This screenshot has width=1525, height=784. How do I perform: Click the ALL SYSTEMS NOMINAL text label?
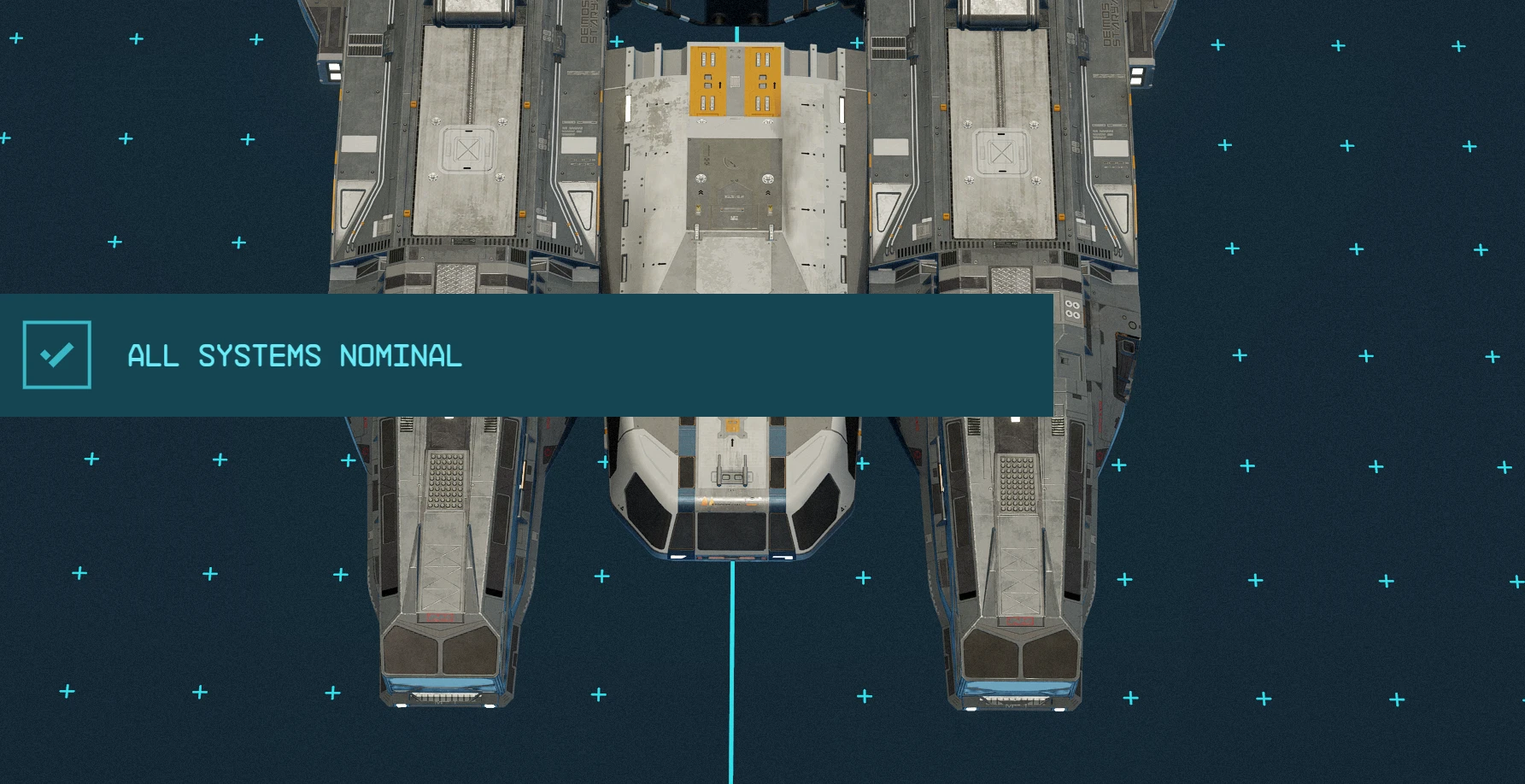point(294,355)
